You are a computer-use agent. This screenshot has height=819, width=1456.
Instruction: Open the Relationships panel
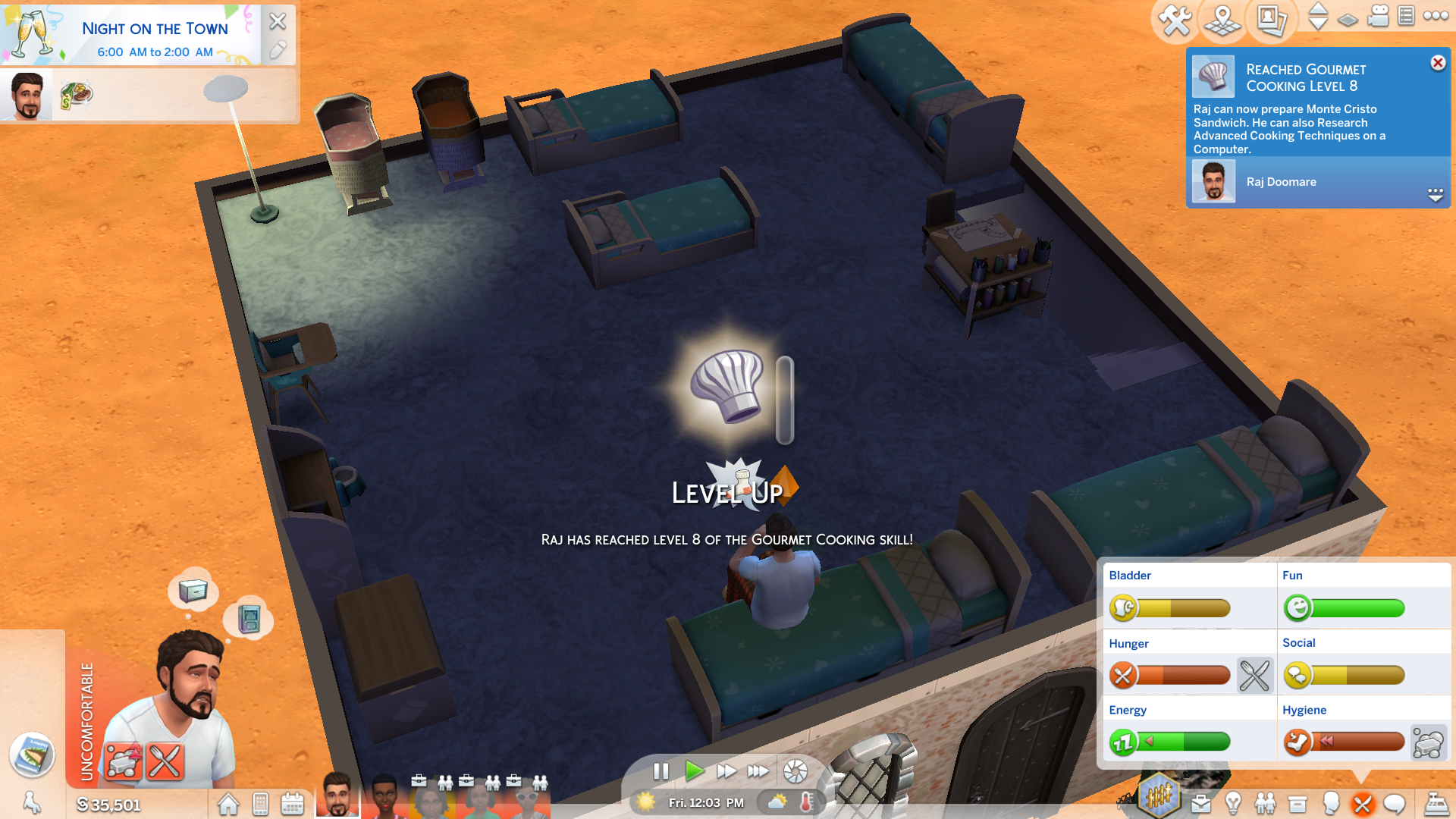coord(1265,804)
